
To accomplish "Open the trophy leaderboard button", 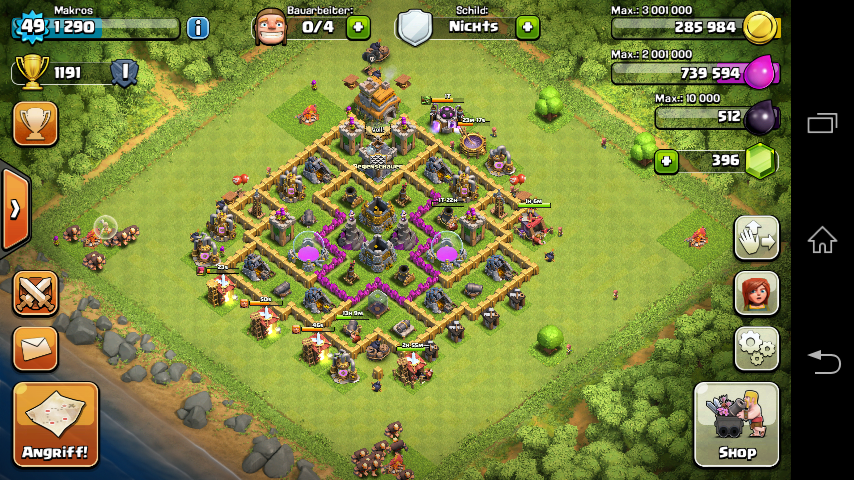I will tap(35, 124).
